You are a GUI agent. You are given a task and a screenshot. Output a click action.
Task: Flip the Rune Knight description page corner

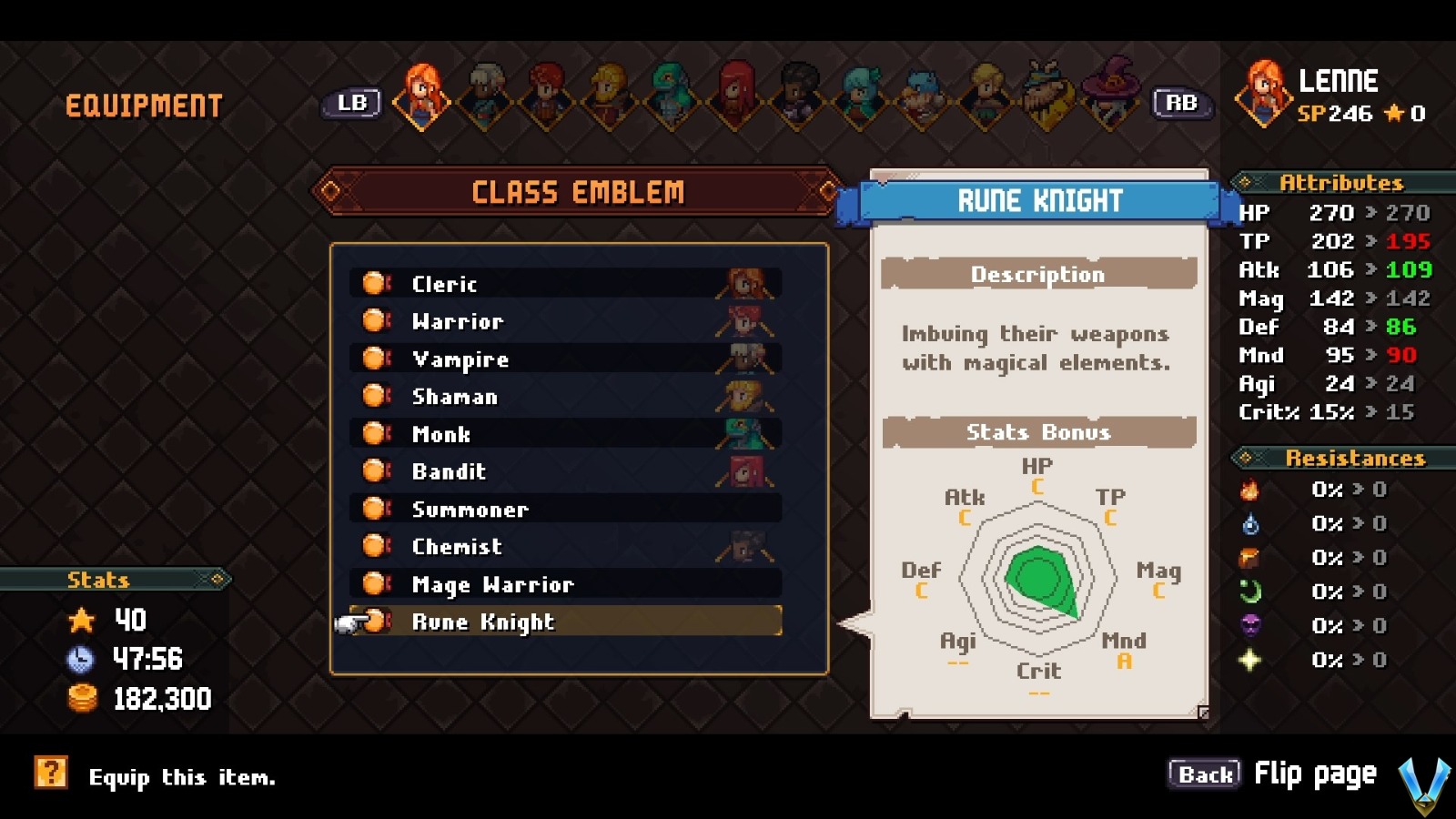coord(1202,713)
